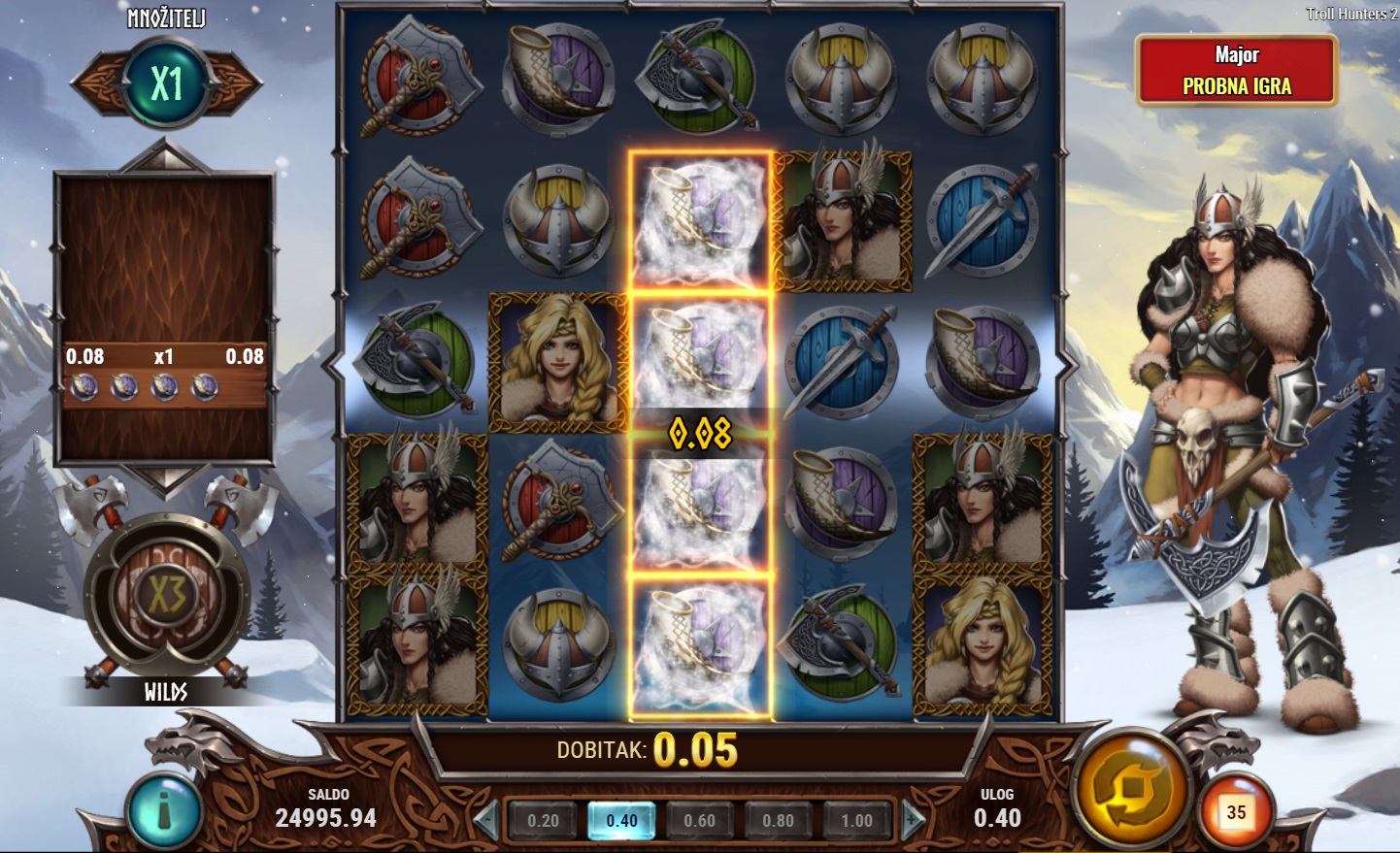
Task: Open the info paytable button
Action: click(165, 811)
